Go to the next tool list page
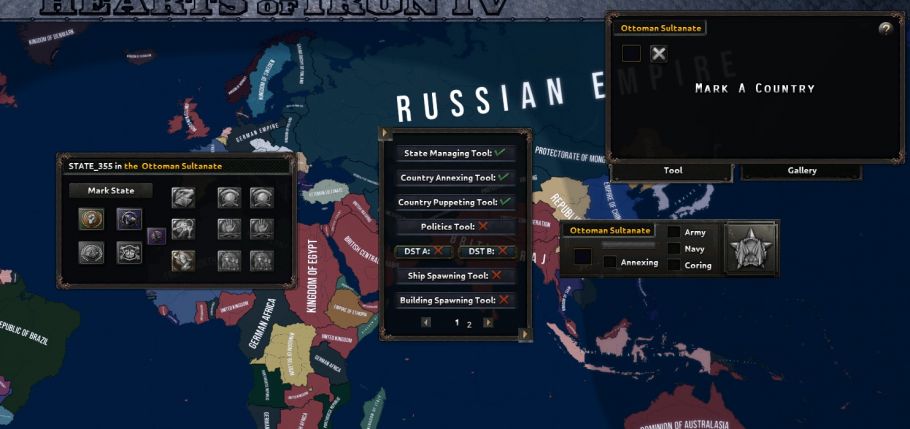 point(488,323)
